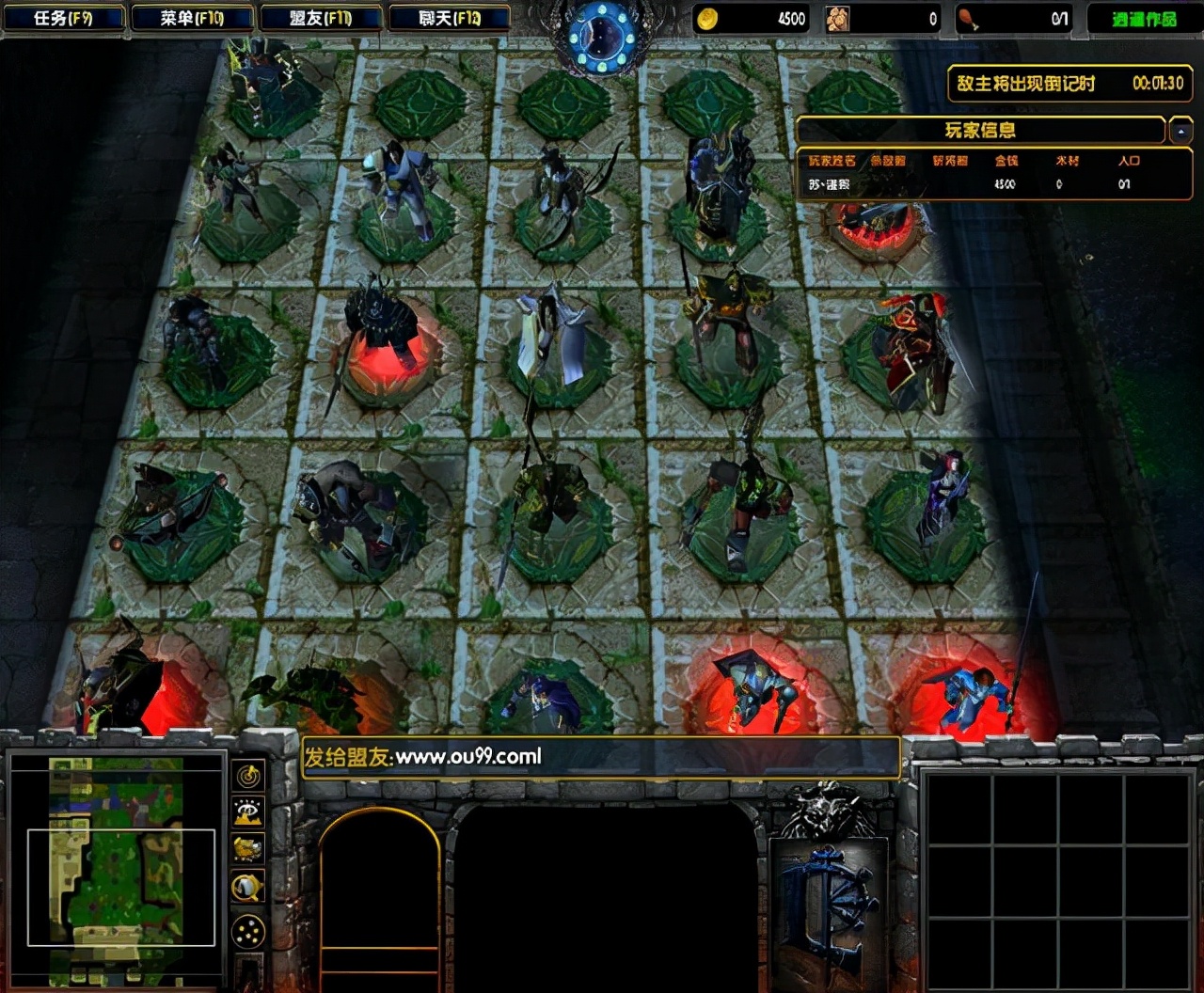Click the arrow button beside 玩家信息 header
Viewport: 1204px width, 993px height.
(1182, 130)
